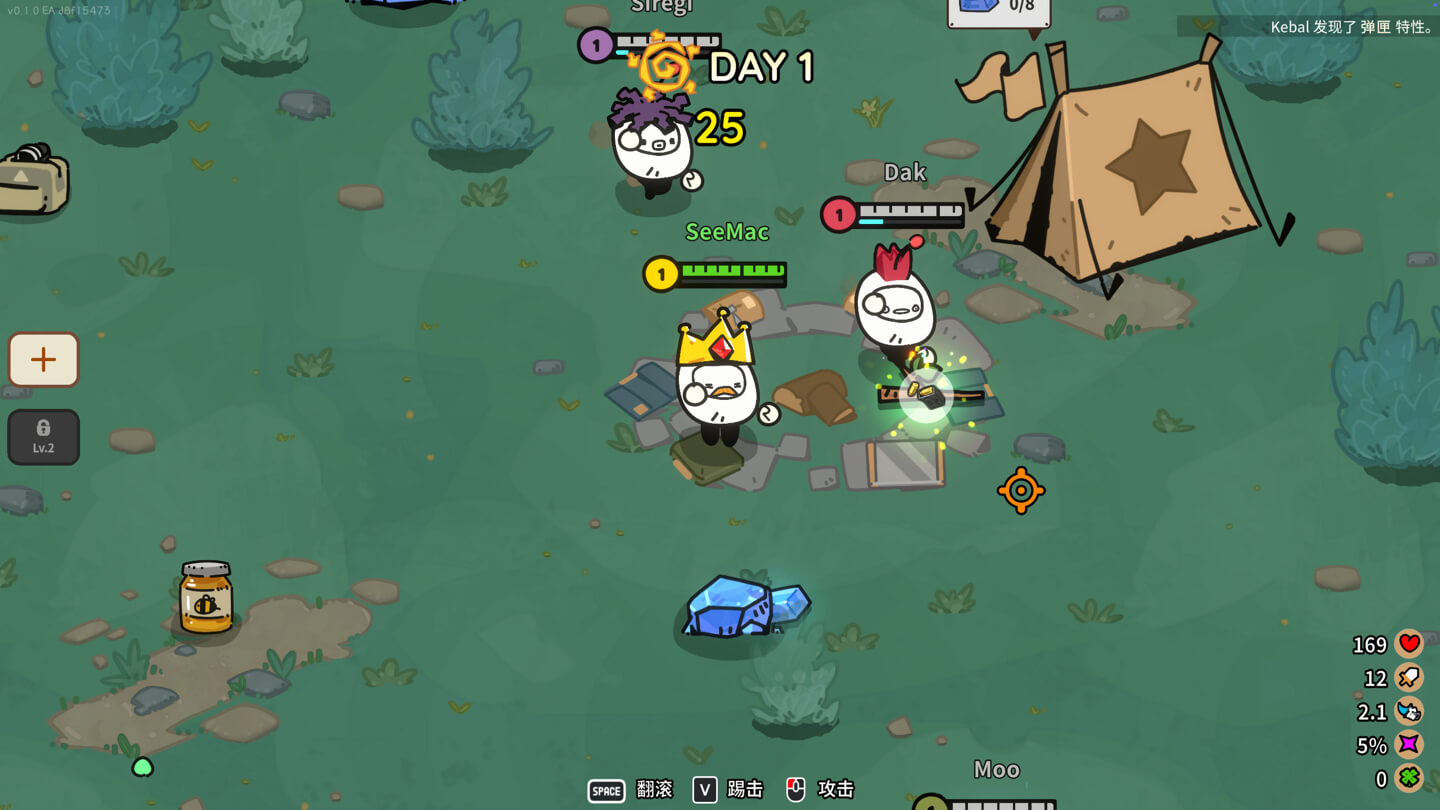Select the boot speed stat icon
Screen dimensions: 1440x810
click(x=1408, y=711)
